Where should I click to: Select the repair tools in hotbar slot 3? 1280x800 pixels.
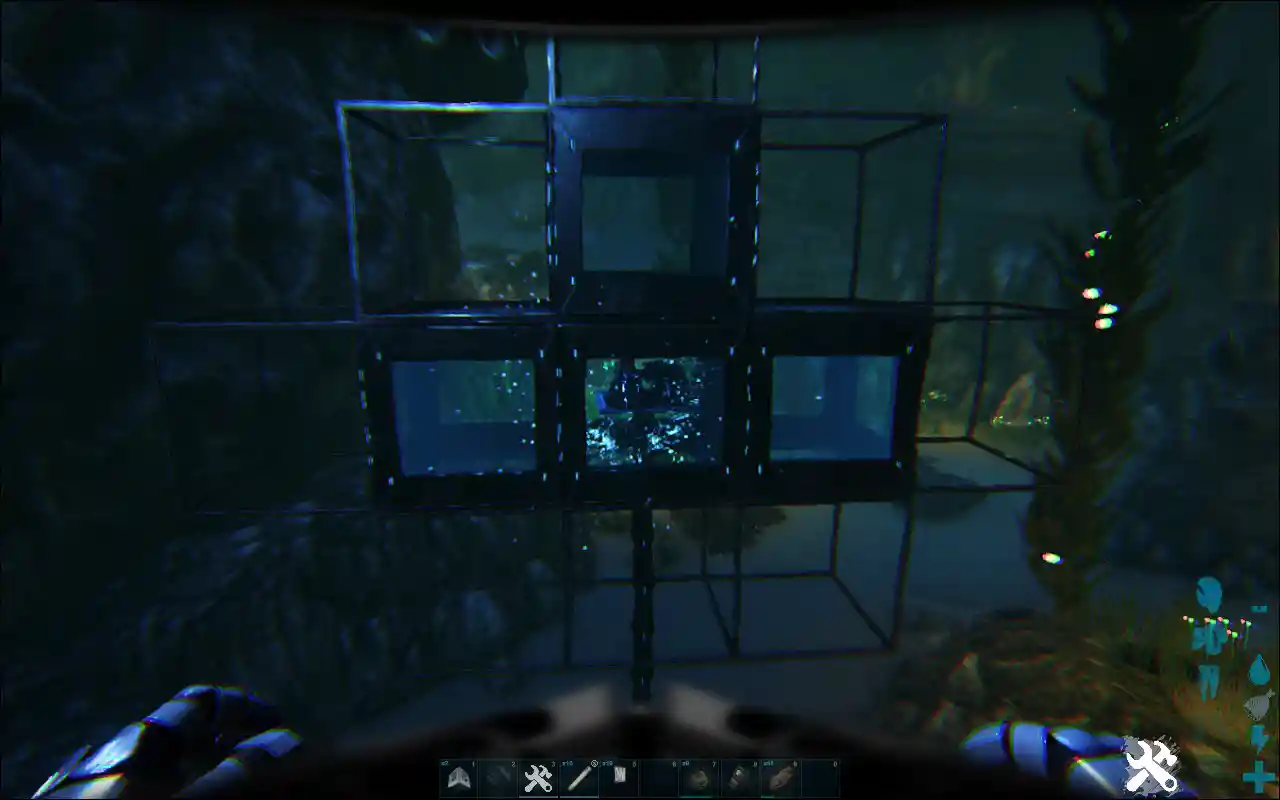[539, 776]
